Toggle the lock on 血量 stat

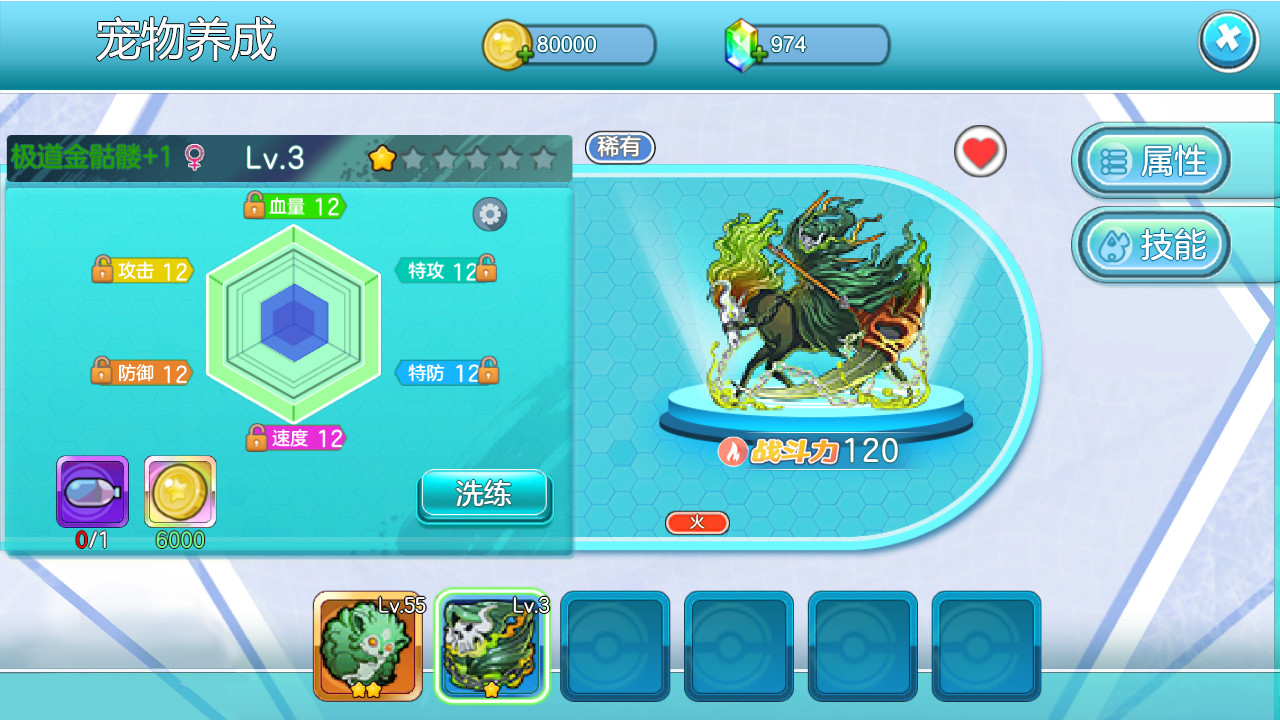point(255,206)
